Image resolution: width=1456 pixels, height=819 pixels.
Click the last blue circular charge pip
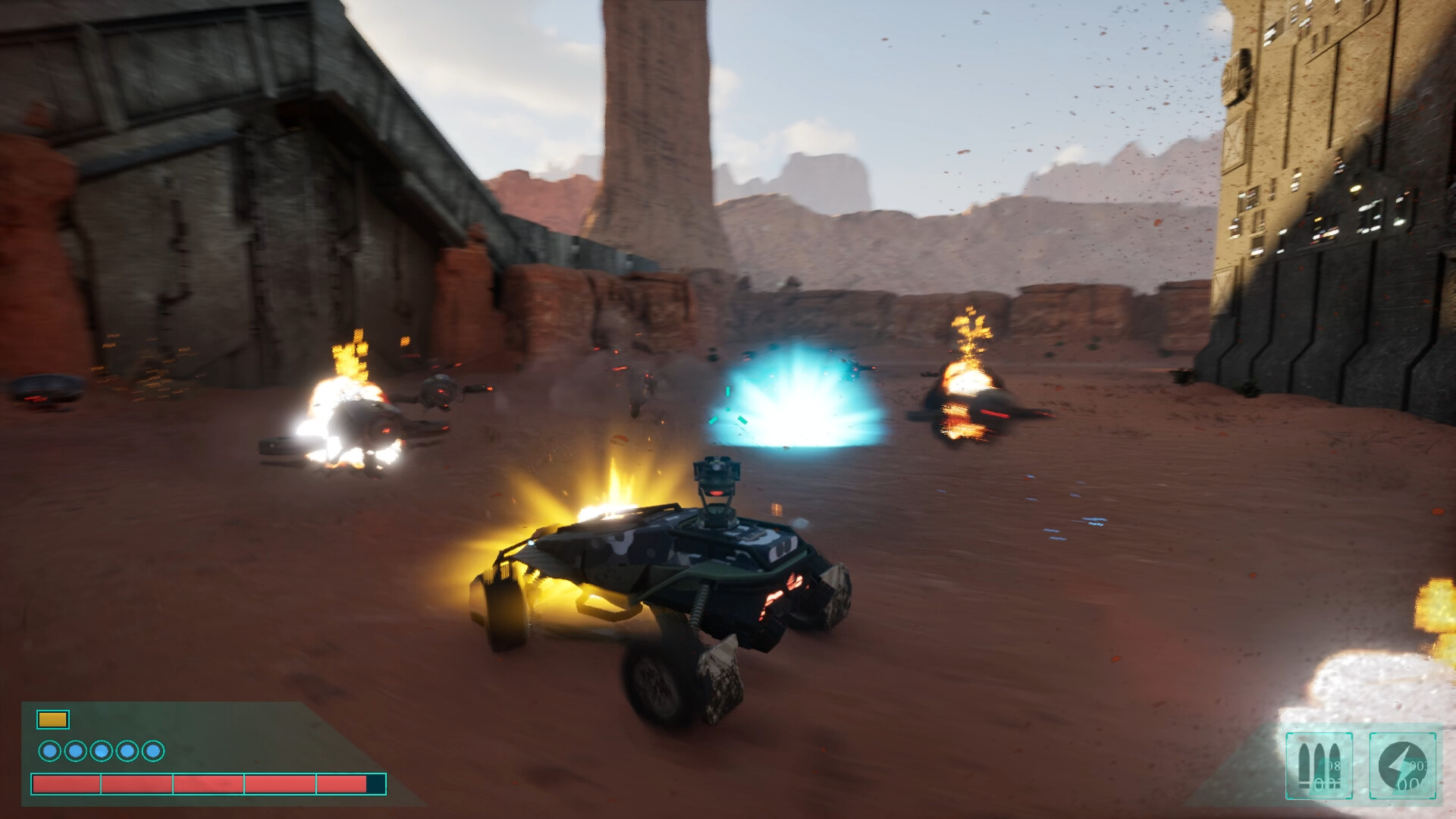pyautogui.click(x=152, y=751)
